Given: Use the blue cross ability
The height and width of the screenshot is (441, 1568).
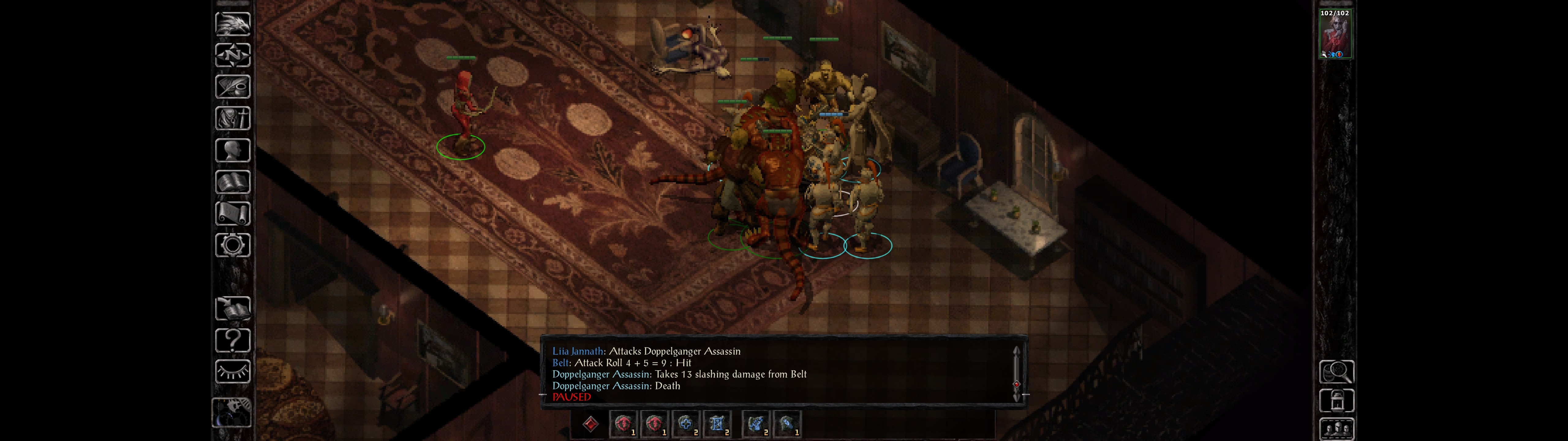Looking at the screenshot, I should 686,424.
